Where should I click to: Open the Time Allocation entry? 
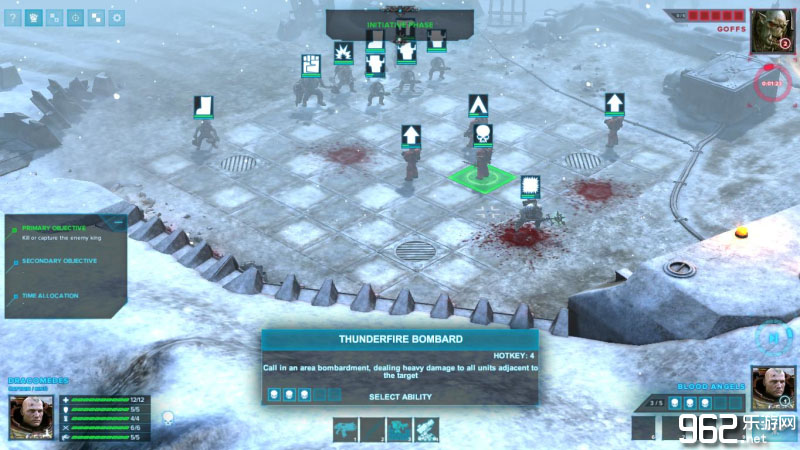51,295
